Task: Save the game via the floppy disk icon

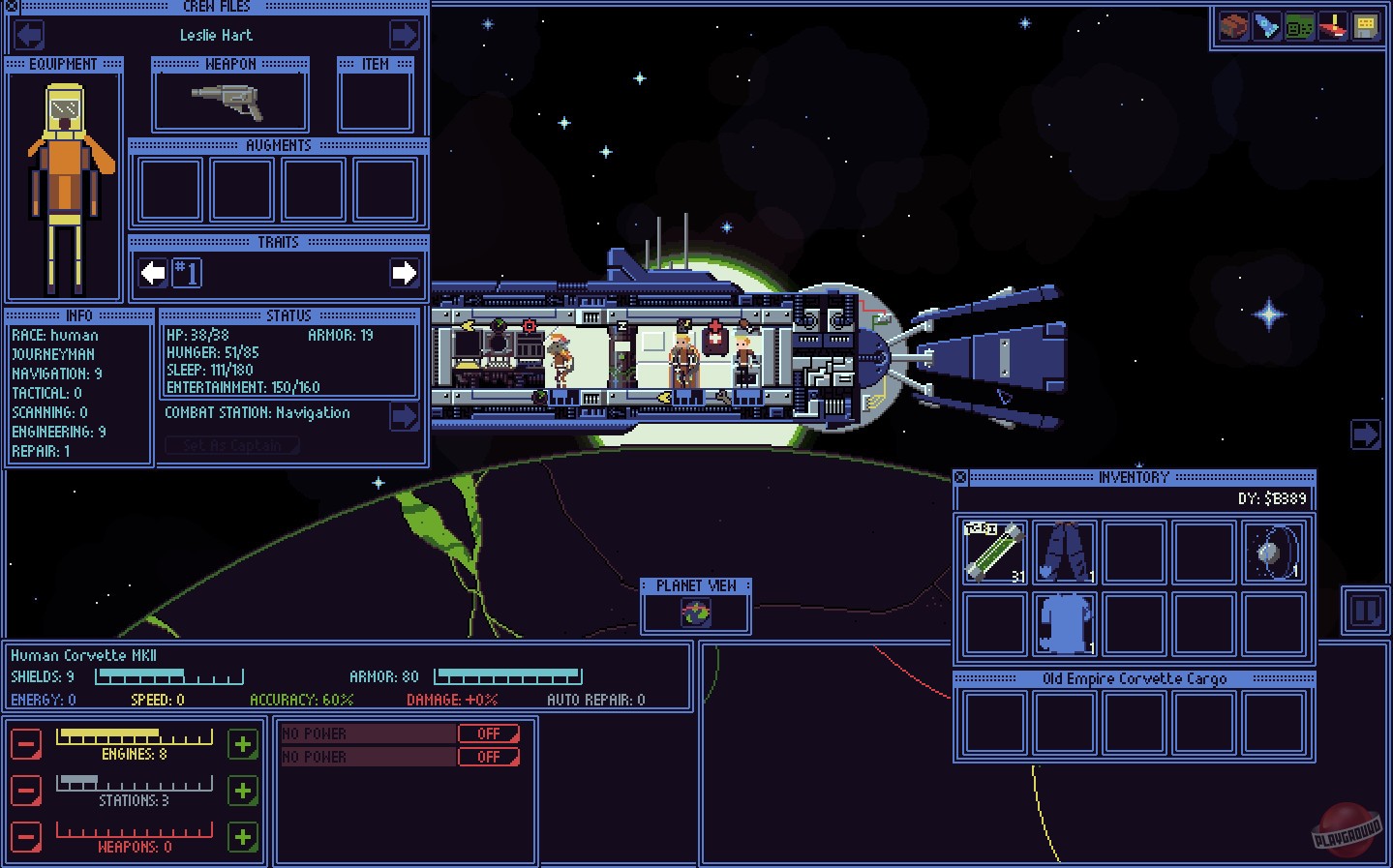Action: click(1366, 26)
